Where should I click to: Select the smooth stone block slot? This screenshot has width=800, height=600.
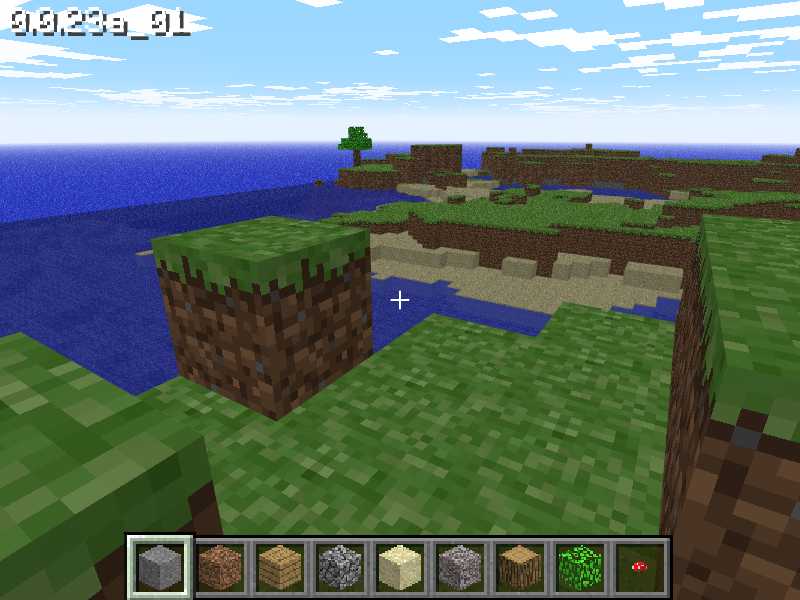159,567
